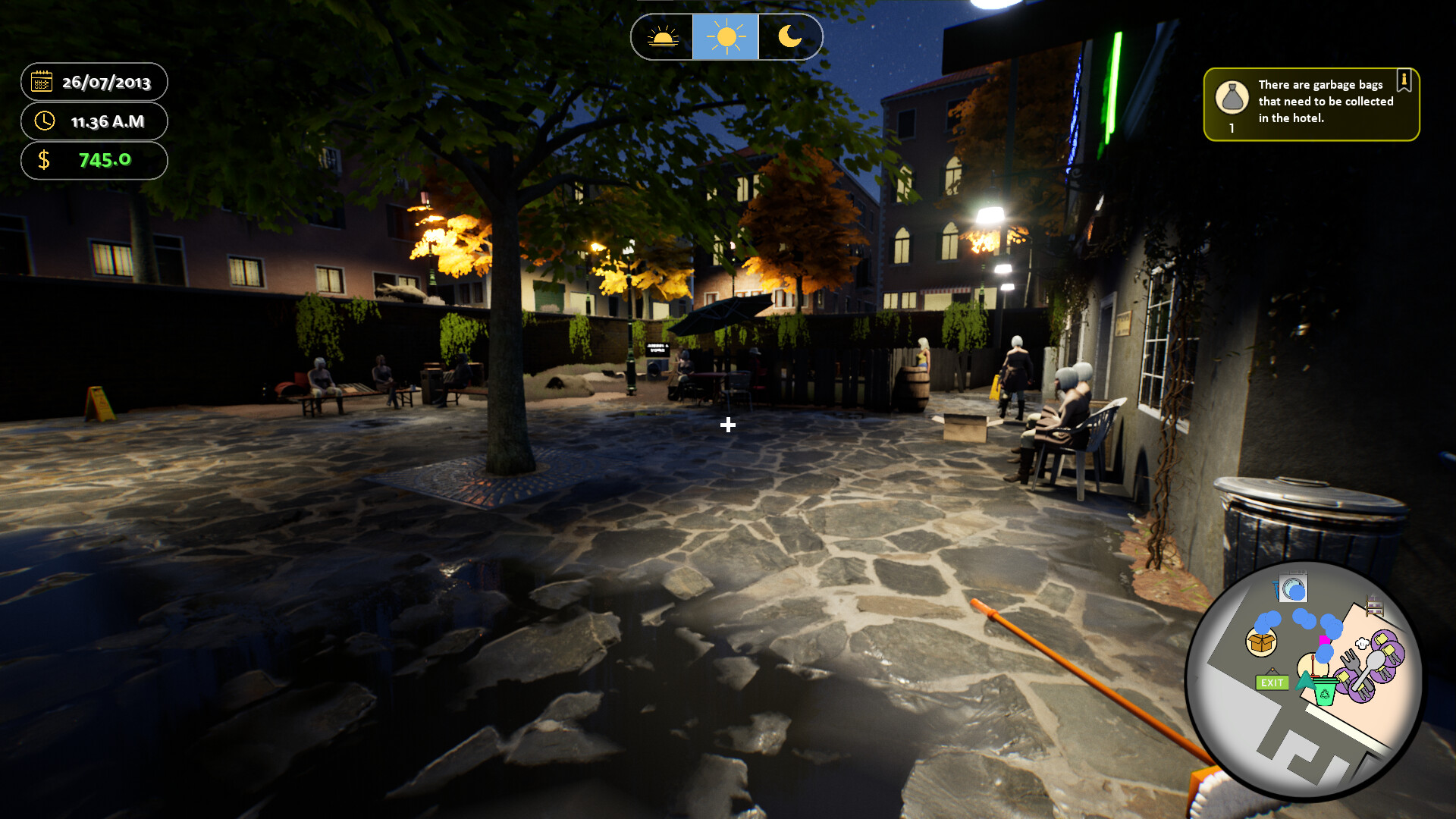This screenshot has width=1456, height=819.
Task: Click the calendar icon beside the date 26/07/2013
Action: 42,82
